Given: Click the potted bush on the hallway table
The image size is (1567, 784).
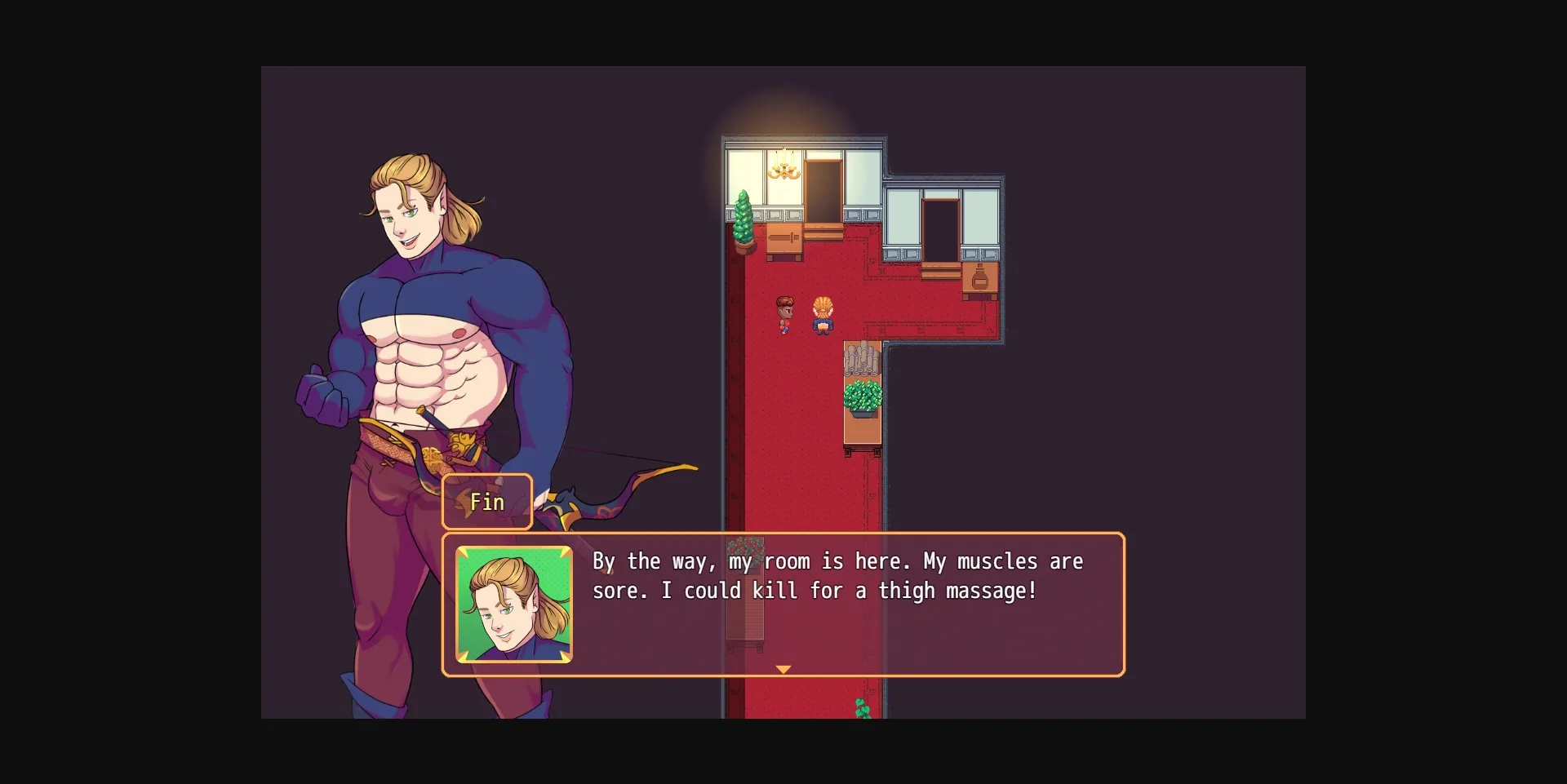Looking at the screenshot, I should coord(860,396).
